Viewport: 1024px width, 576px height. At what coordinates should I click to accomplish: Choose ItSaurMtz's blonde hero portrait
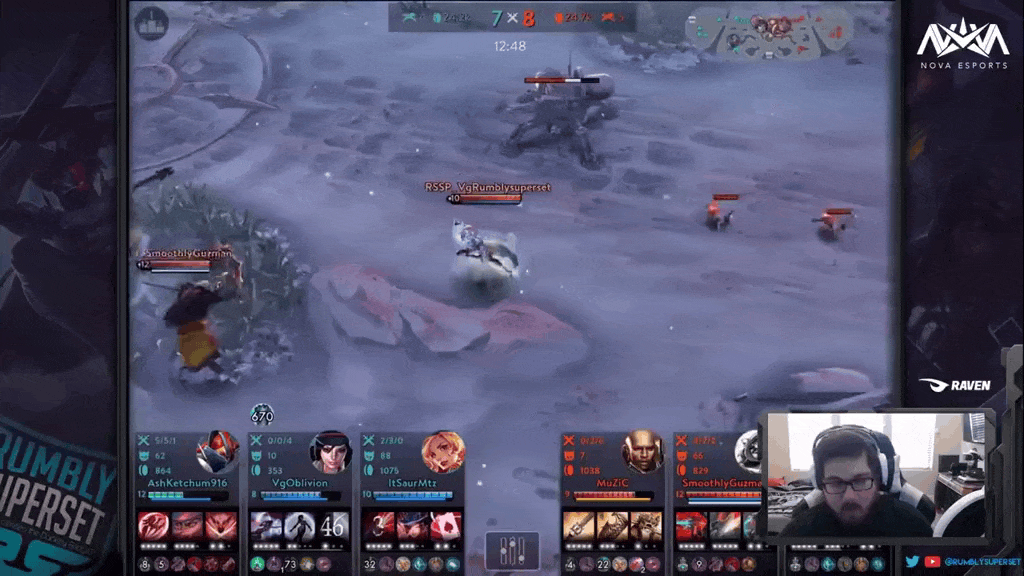(x=442, y=452)
